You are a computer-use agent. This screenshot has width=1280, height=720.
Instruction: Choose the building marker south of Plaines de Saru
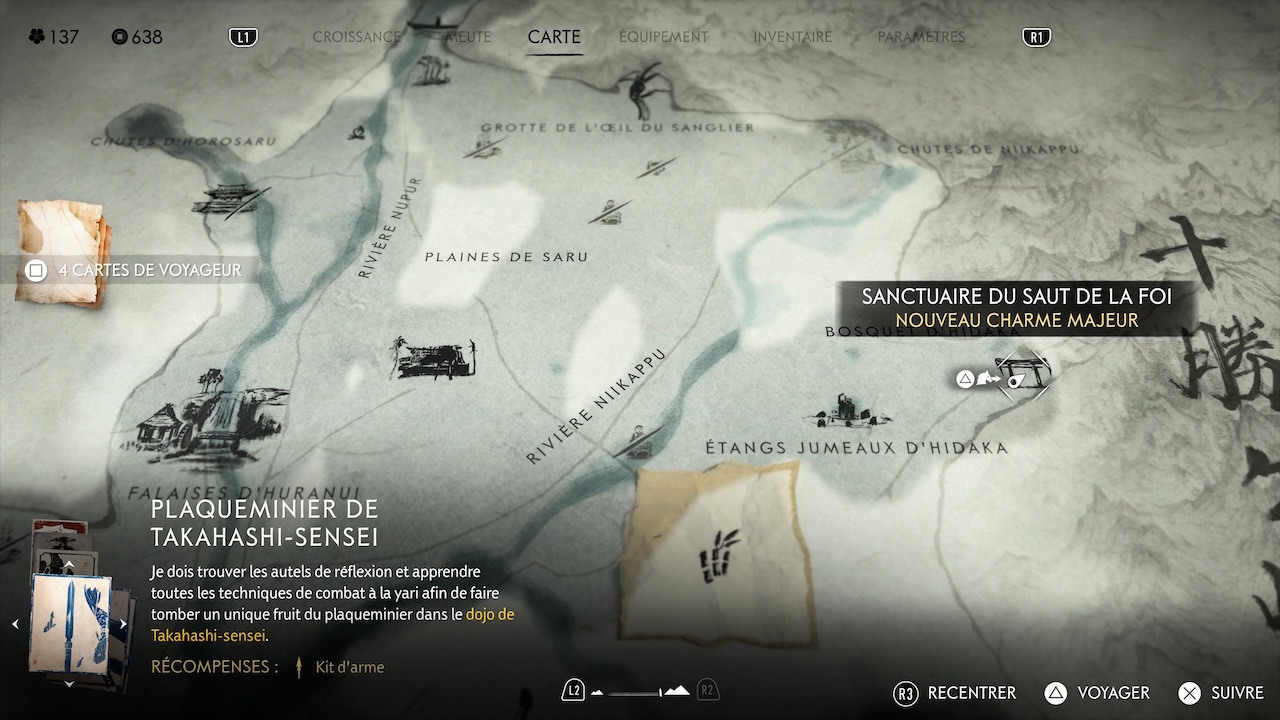[434, 357]
